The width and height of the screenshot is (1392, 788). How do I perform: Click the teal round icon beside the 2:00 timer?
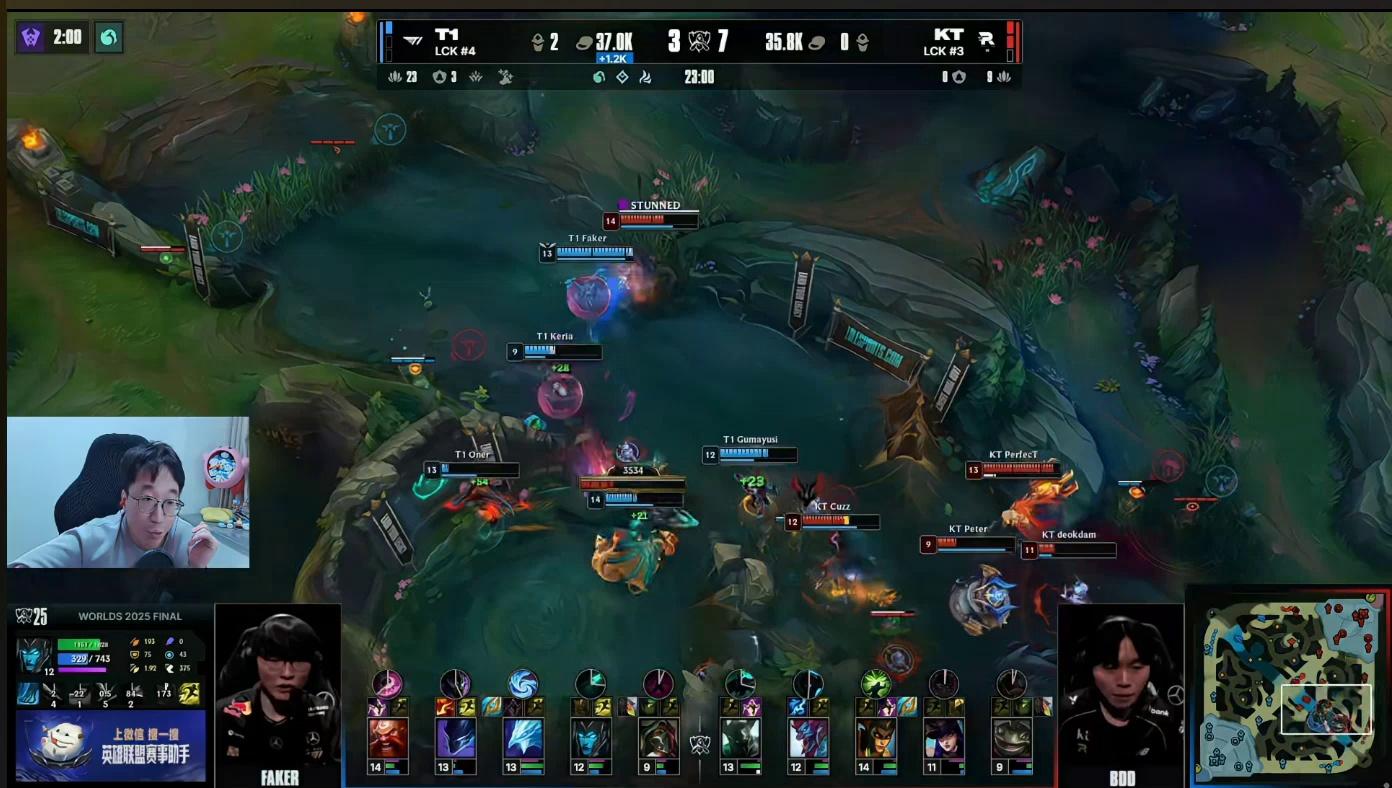(x=108, y=38)
